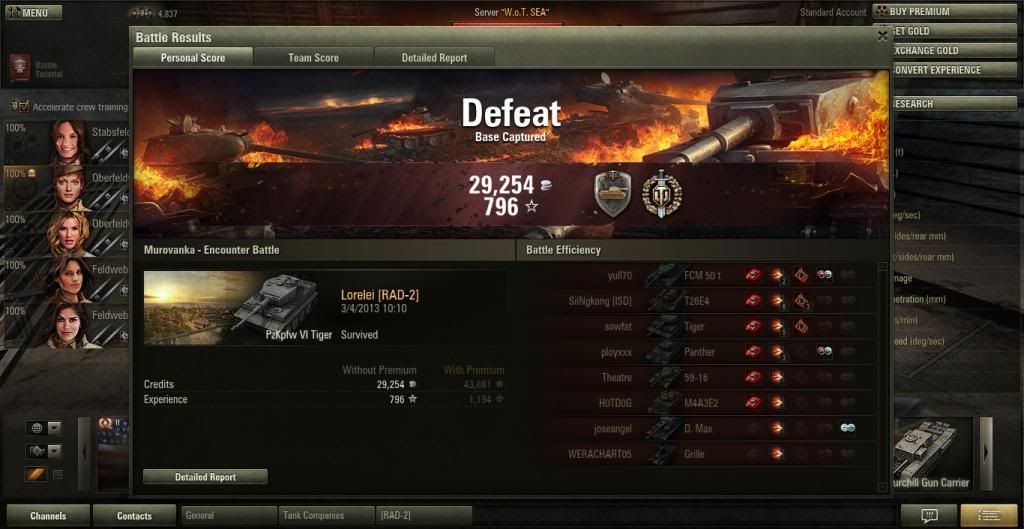Select the Churchill Gun Carrier tank thumbnail
The width and height of the screenshot is (1024, 529).
click(932, 455)
